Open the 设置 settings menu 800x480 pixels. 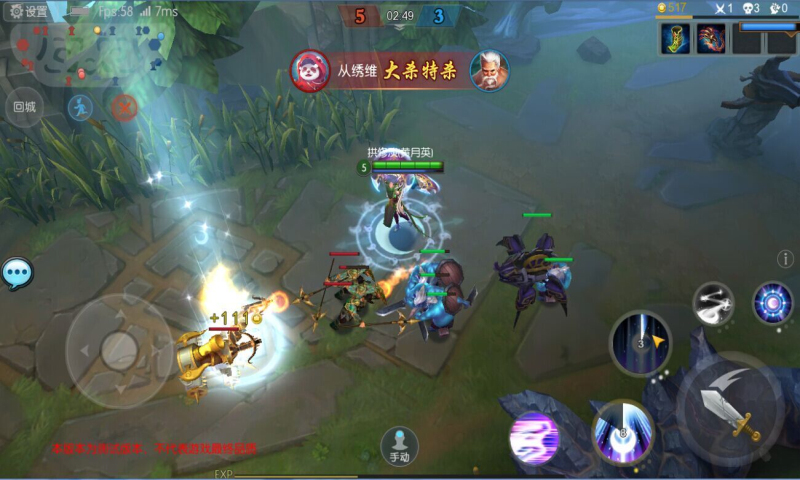click(x=29, y=11)
